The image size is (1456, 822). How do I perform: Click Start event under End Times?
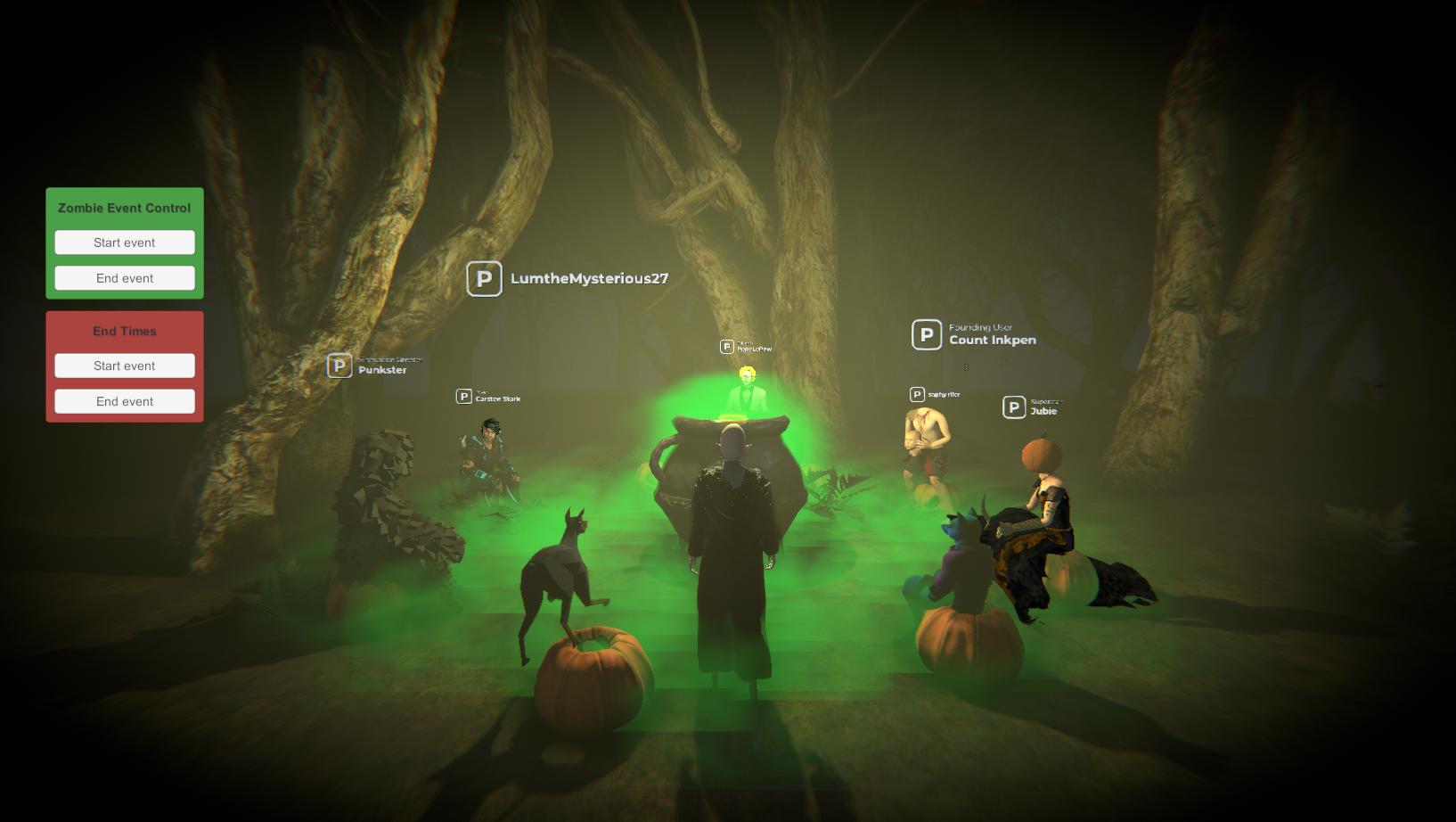tap(125, 366)
